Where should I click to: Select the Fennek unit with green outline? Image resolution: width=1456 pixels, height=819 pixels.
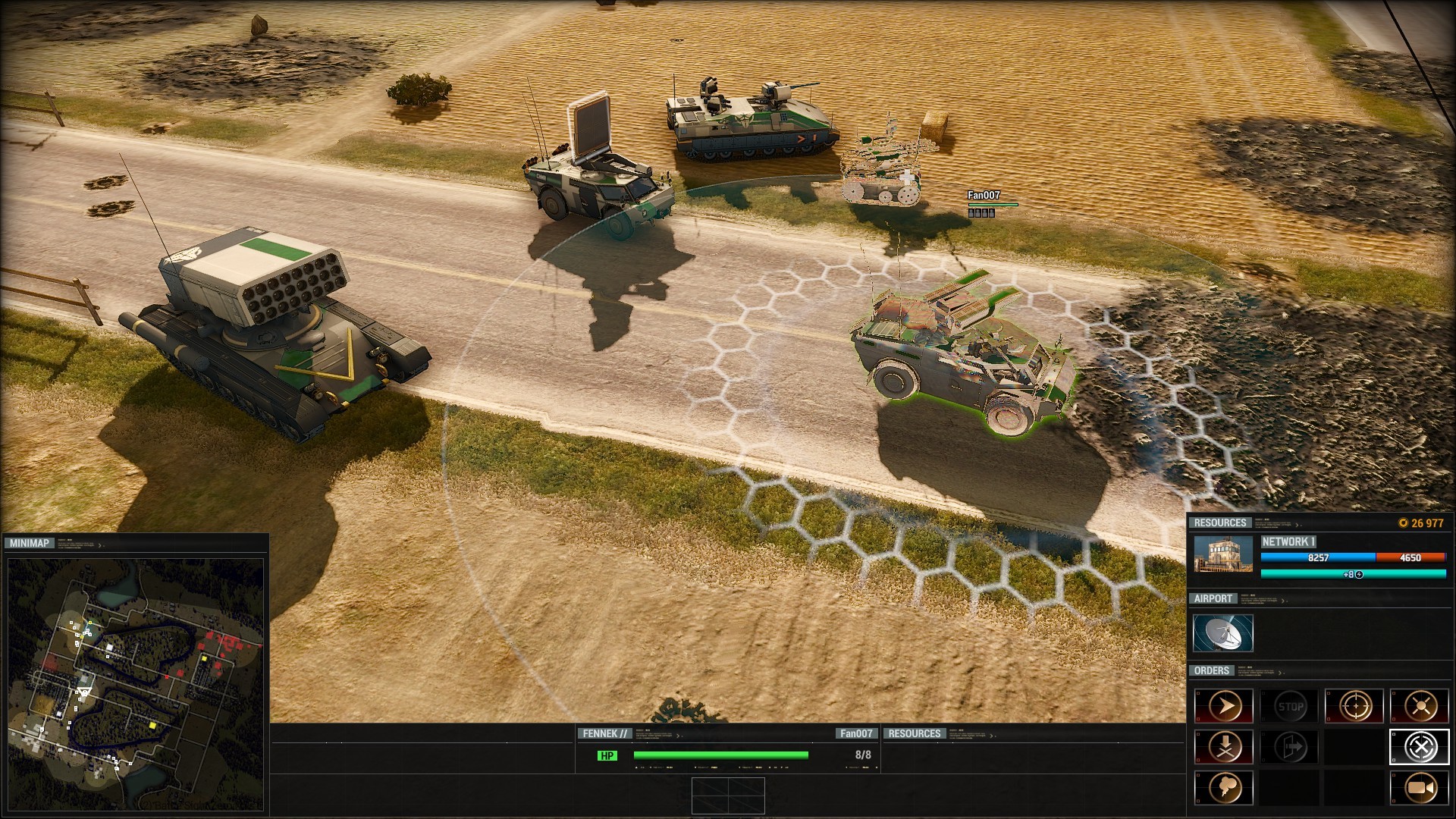962,356
